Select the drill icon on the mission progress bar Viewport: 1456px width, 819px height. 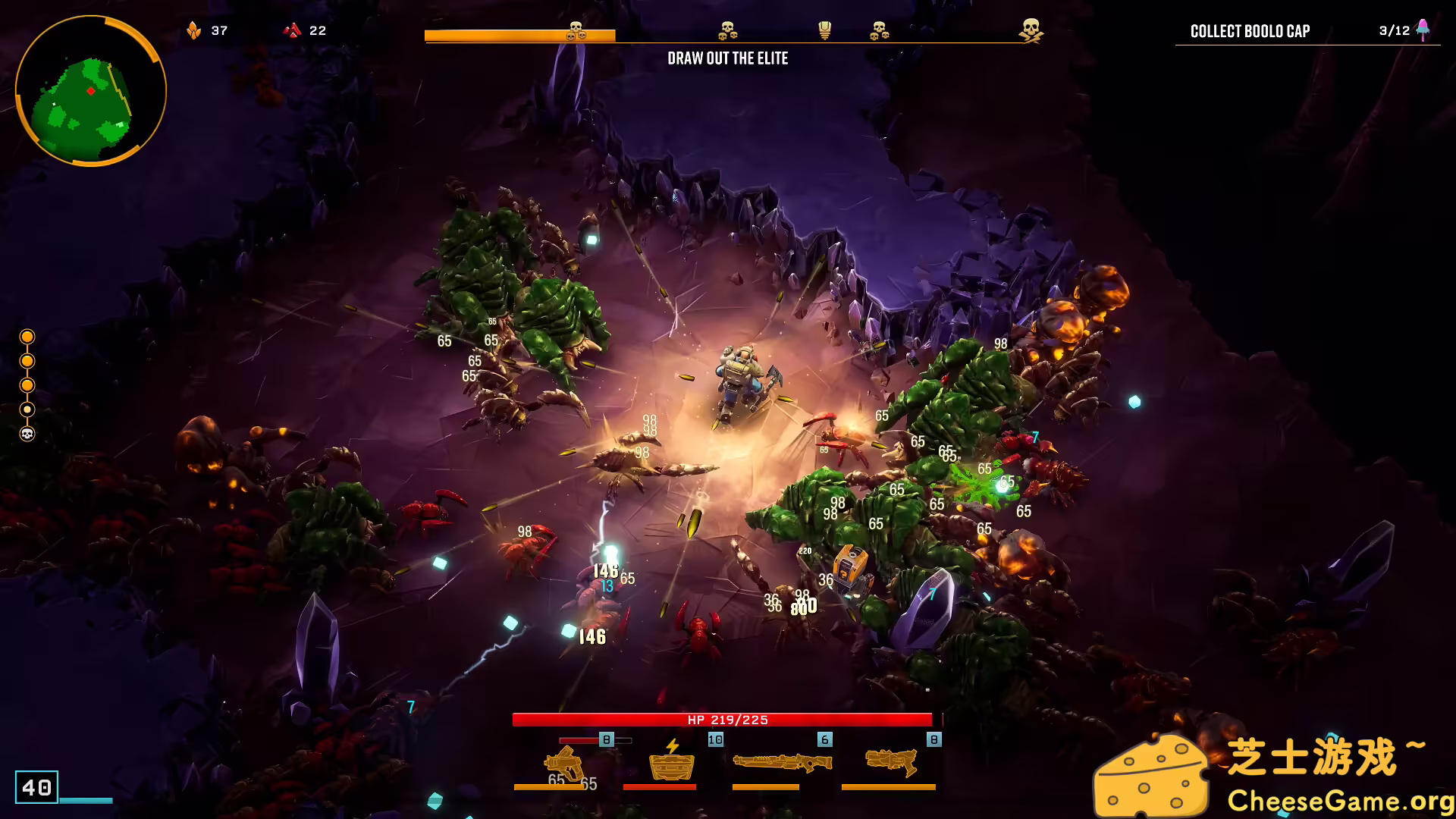(824, 31)
